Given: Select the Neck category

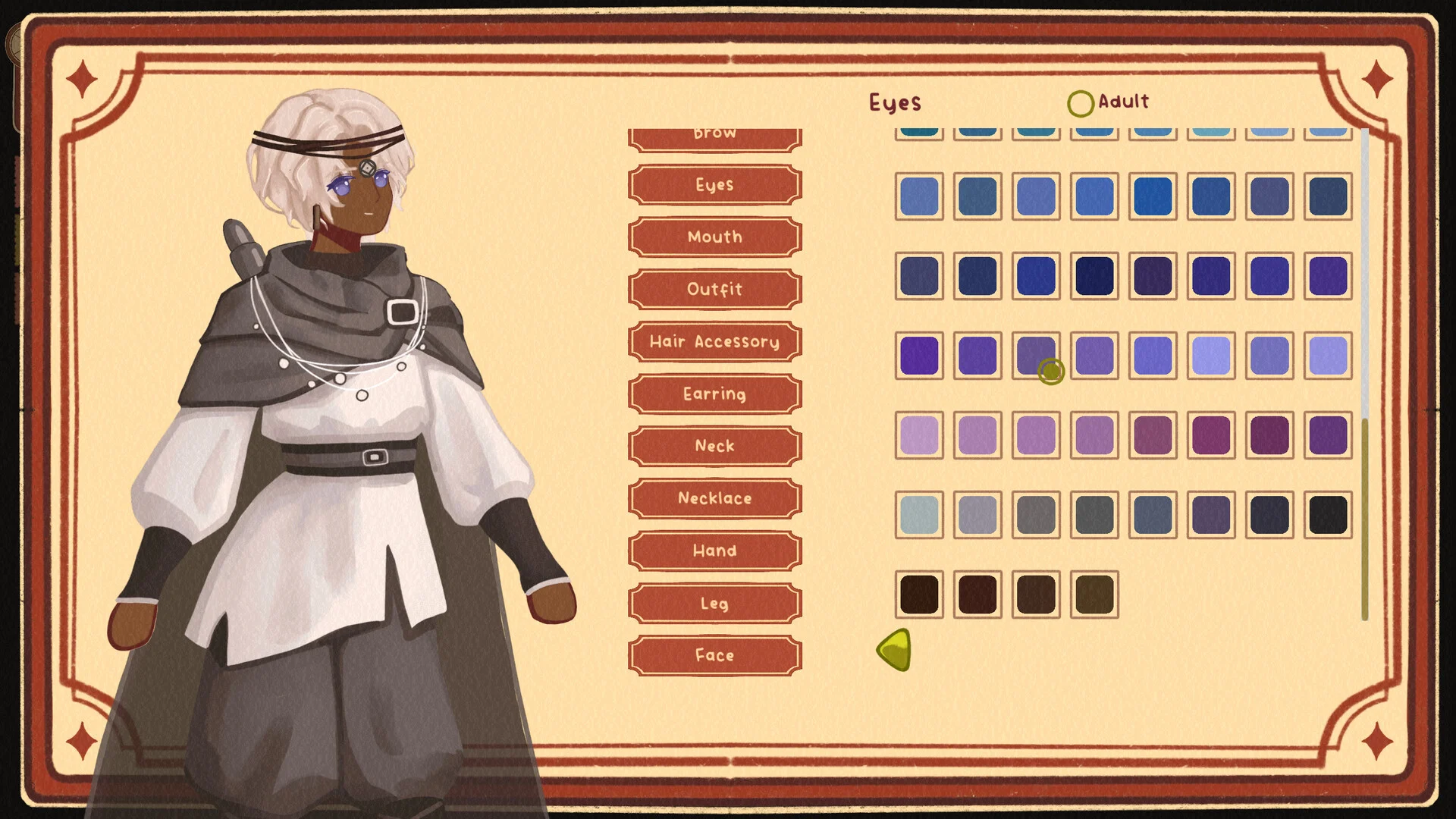Looking at the screenshot, I should [x=714, y=447].
